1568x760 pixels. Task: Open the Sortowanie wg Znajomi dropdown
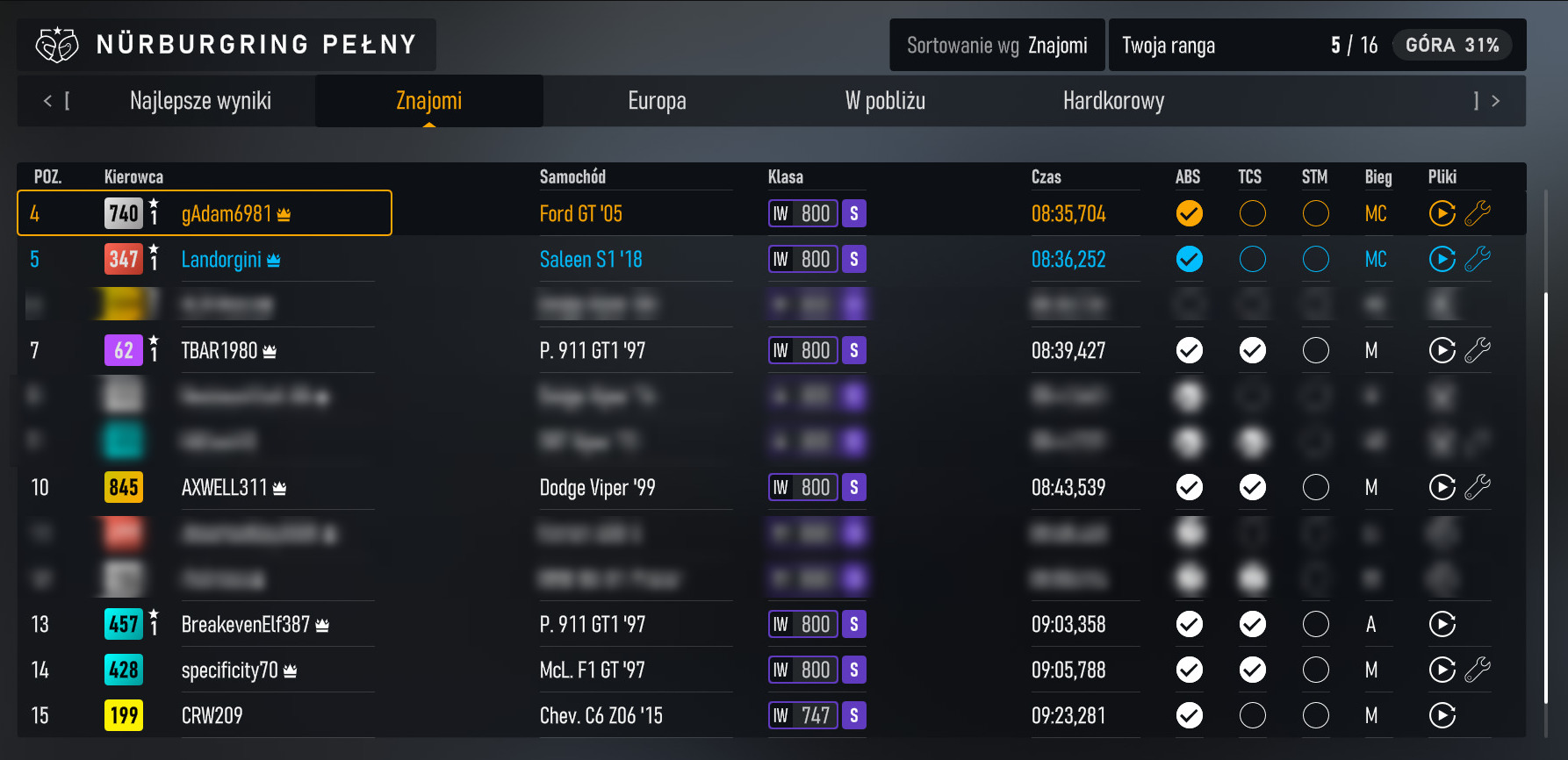pyautogui.click(x=996, y=45)
